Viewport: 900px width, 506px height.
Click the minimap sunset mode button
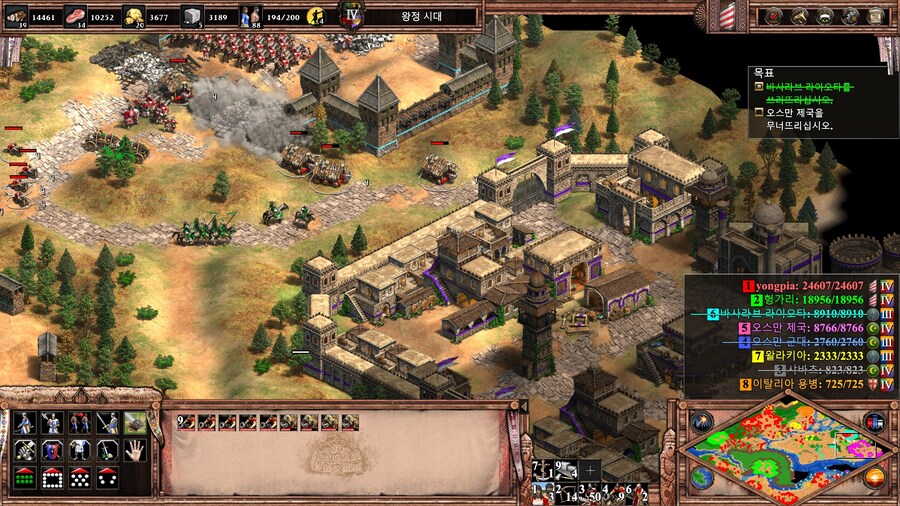pos(875,477)
